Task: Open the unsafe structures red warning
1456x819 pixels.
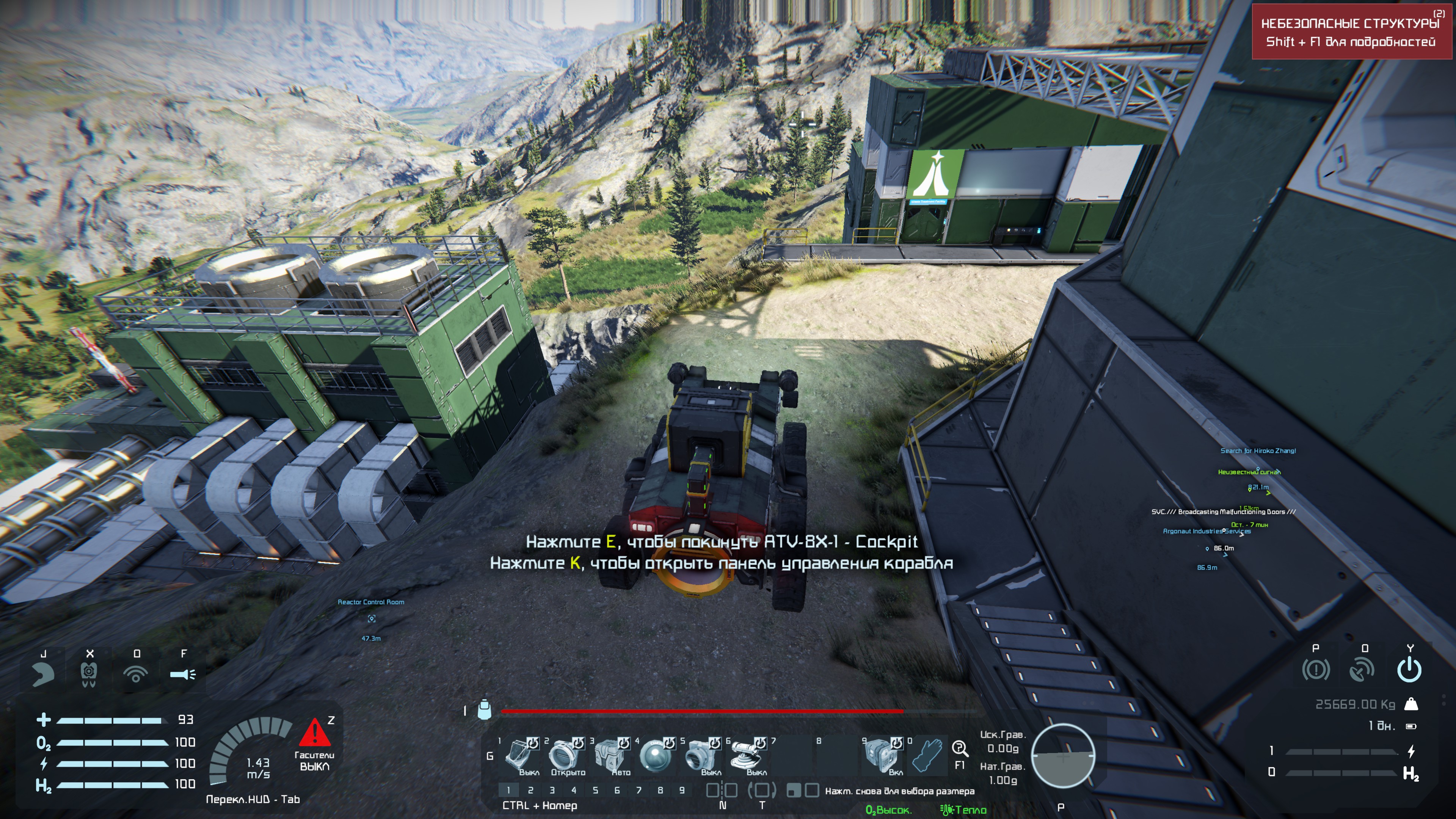Action: (x=1351, y=31)
